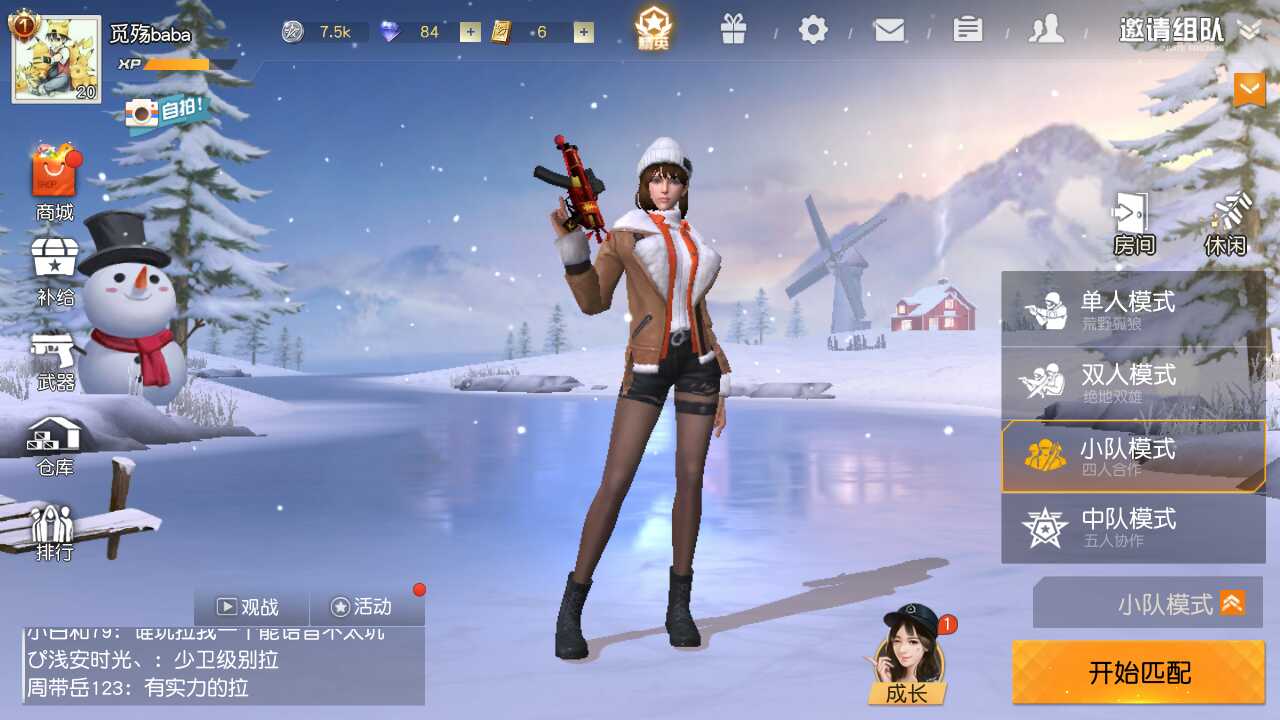Open the 休闲 casual modes
Screen dimensions: 1280x720
(x=1226, y=224)
